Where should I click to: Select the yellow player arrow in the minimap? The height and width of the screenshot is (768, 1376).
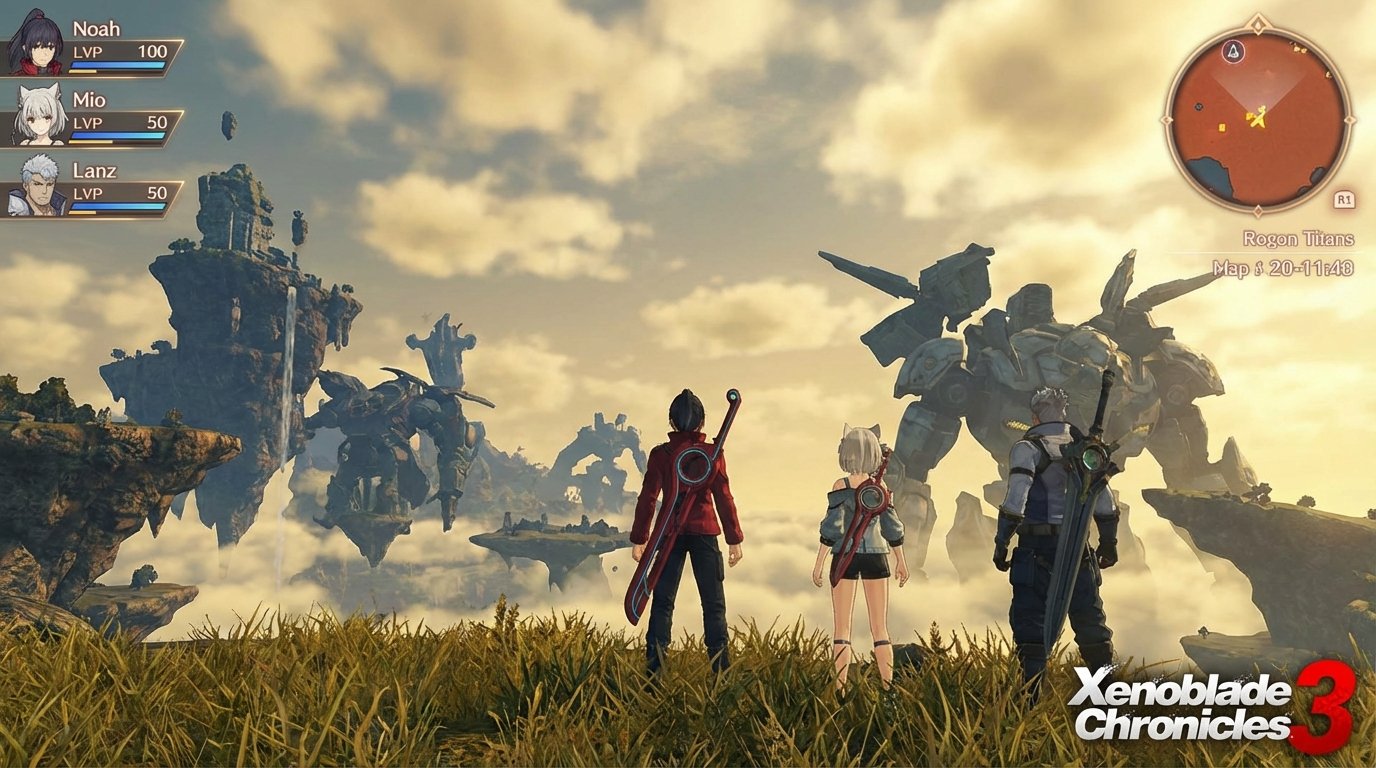point(1260,117)
